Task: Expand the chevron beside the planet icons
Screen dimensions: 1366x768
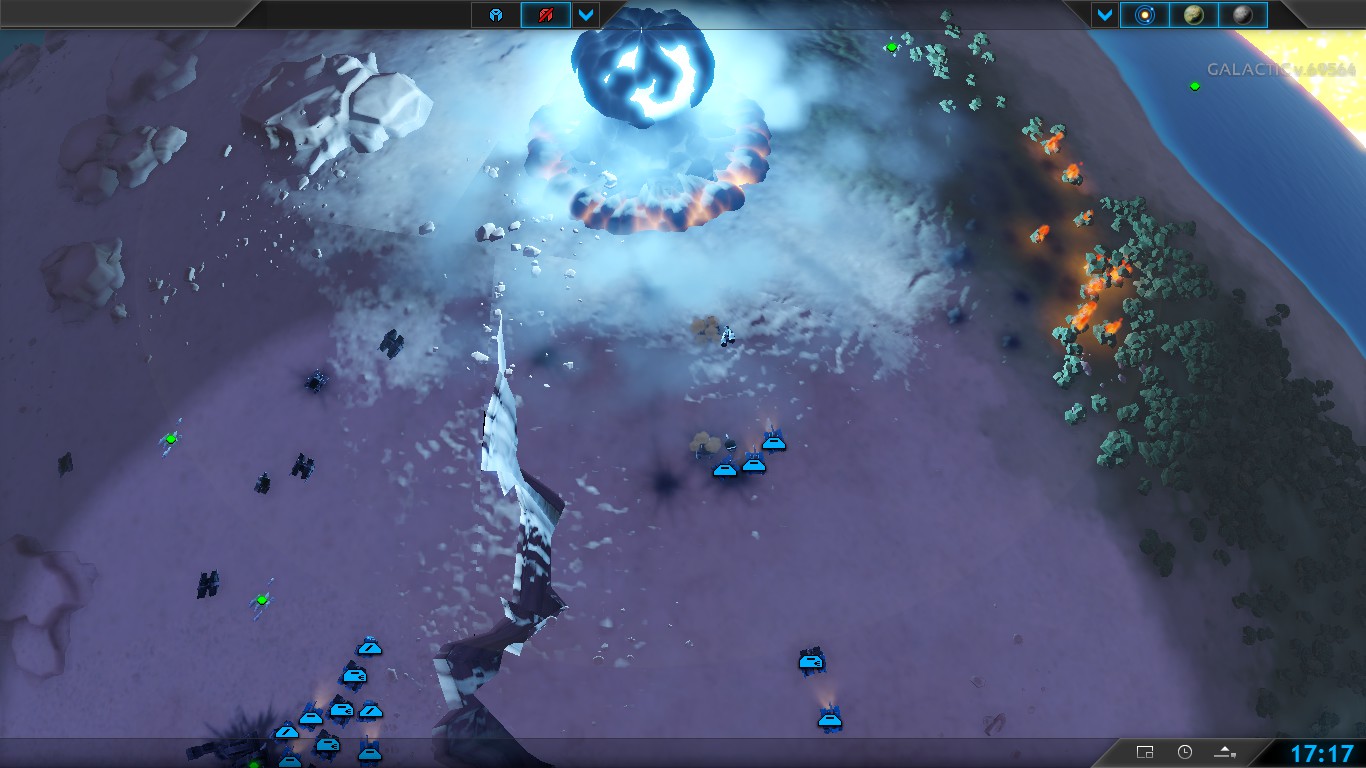Action: point(1104,15)
